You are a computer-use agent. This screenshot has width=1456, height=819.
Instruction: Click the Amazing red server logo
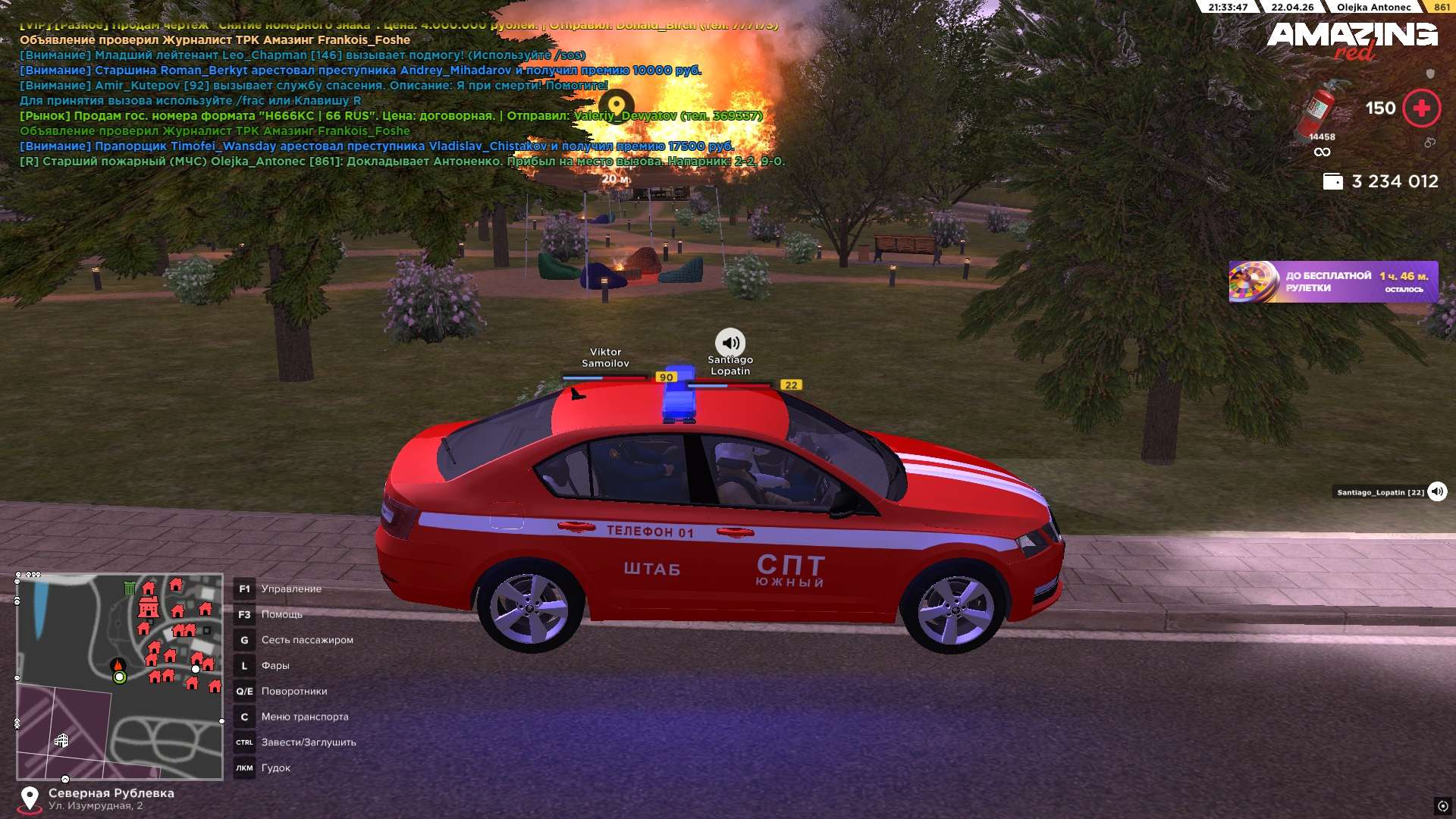pos(1352,39)
